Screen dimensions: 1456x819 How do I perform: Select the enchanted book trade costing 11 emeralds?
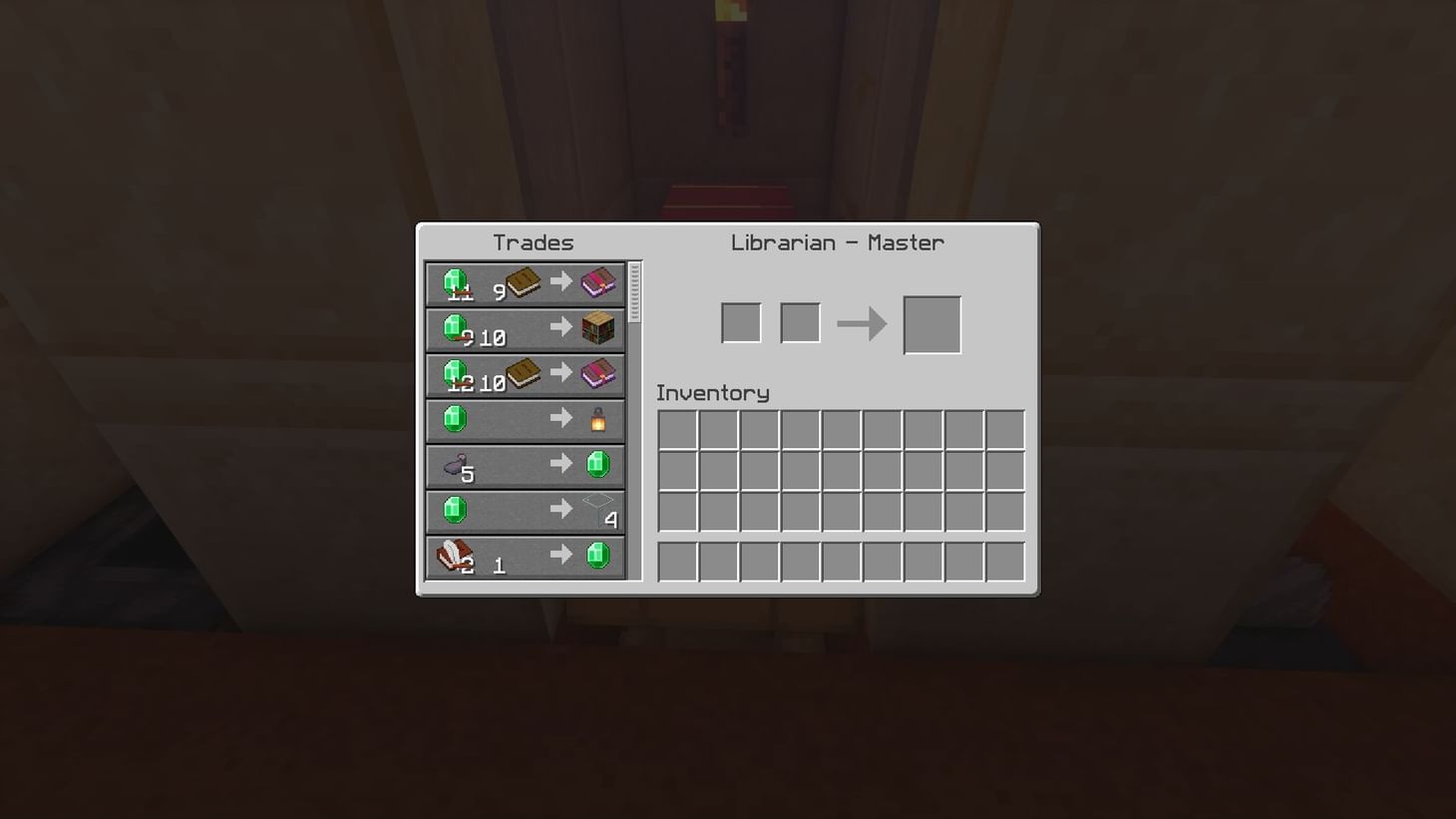coord(525,282)
